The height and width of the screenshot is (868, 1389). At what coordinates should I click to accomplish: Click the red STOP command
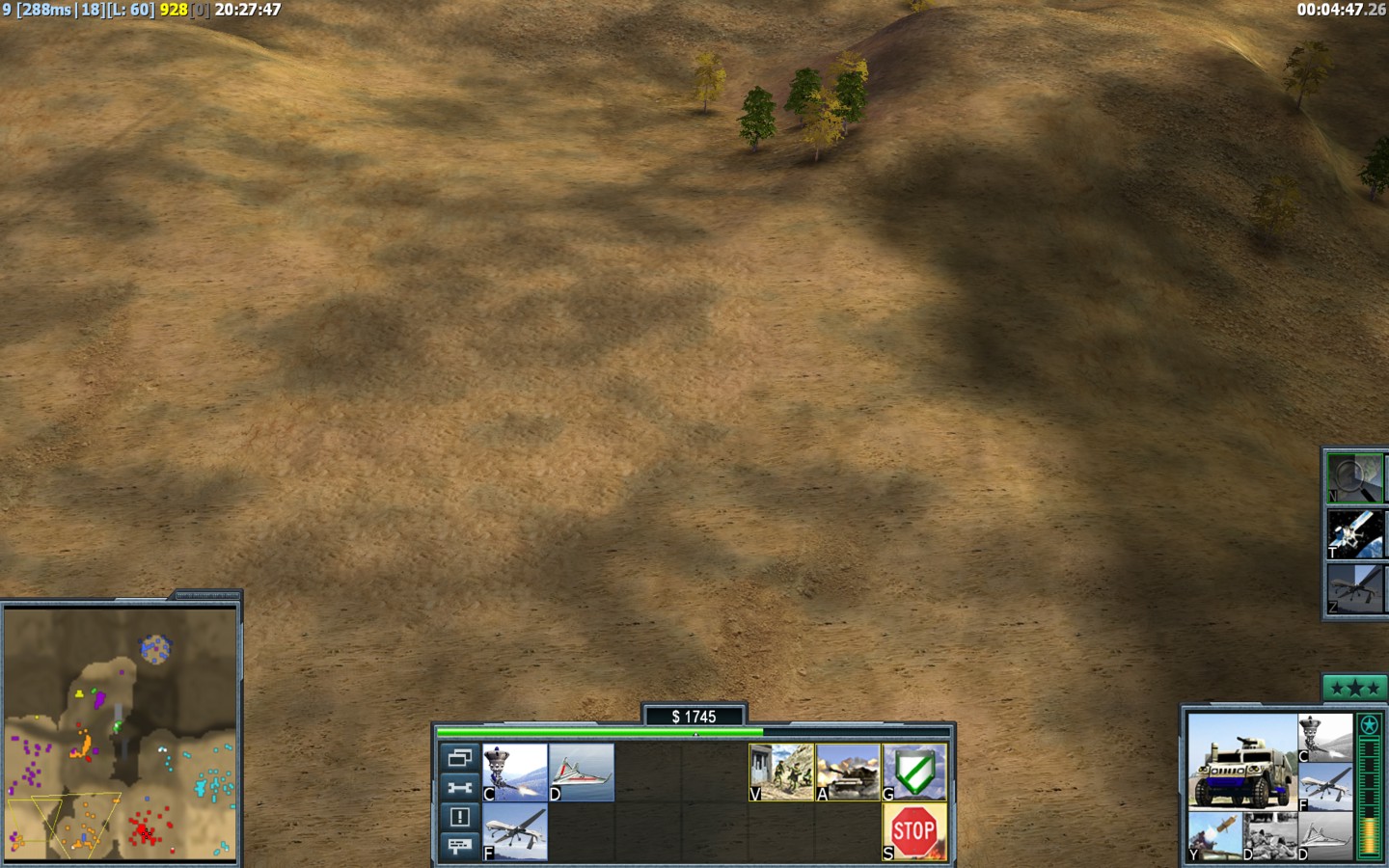click(914, 831)
